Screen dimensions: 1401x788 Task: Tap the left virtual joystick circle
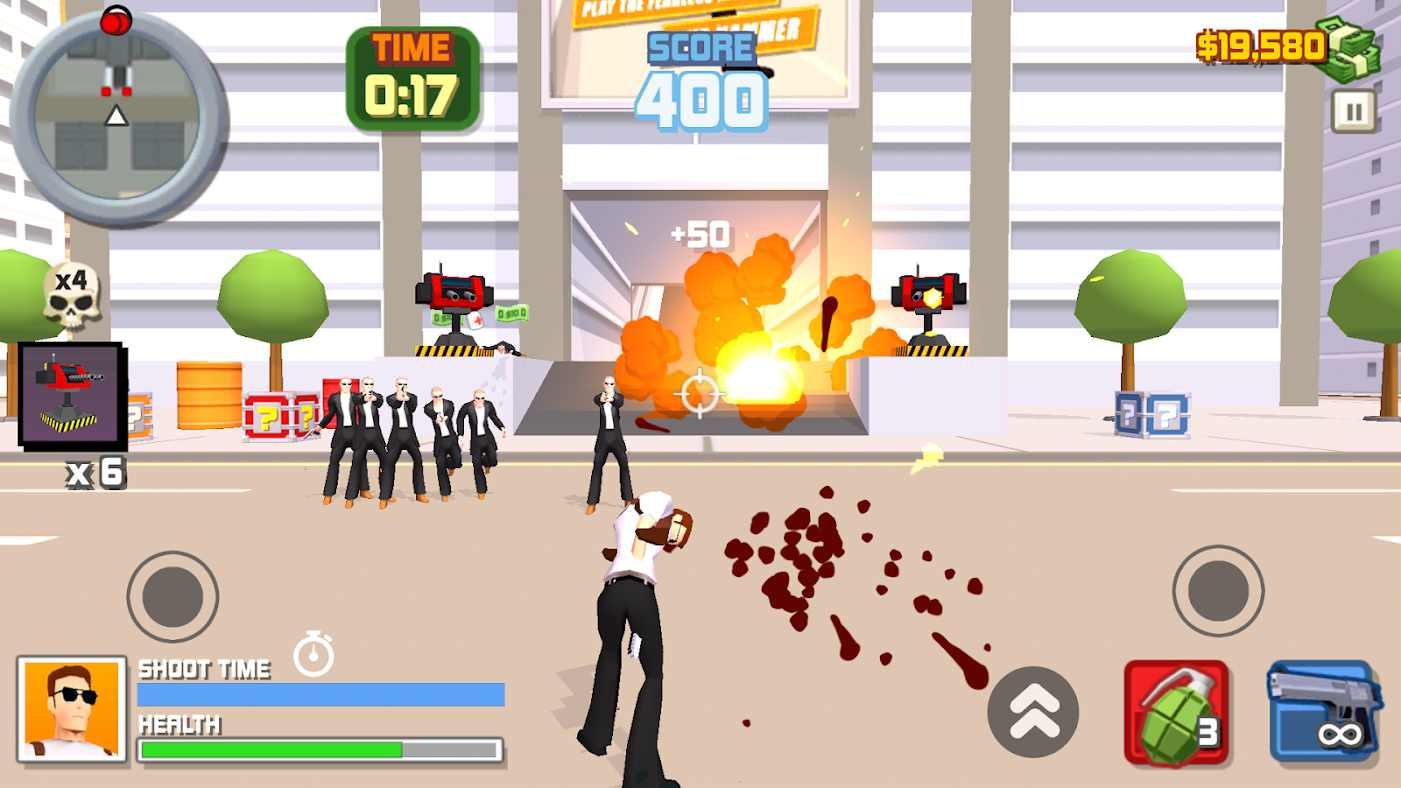[x=172, y=595]
